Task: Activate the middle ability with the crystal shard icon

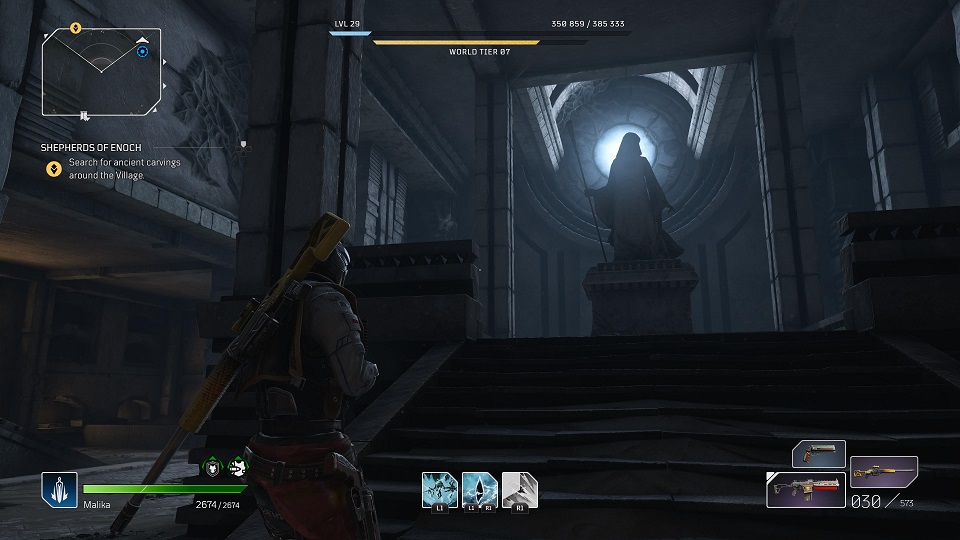Action: (x=479, y=489)
